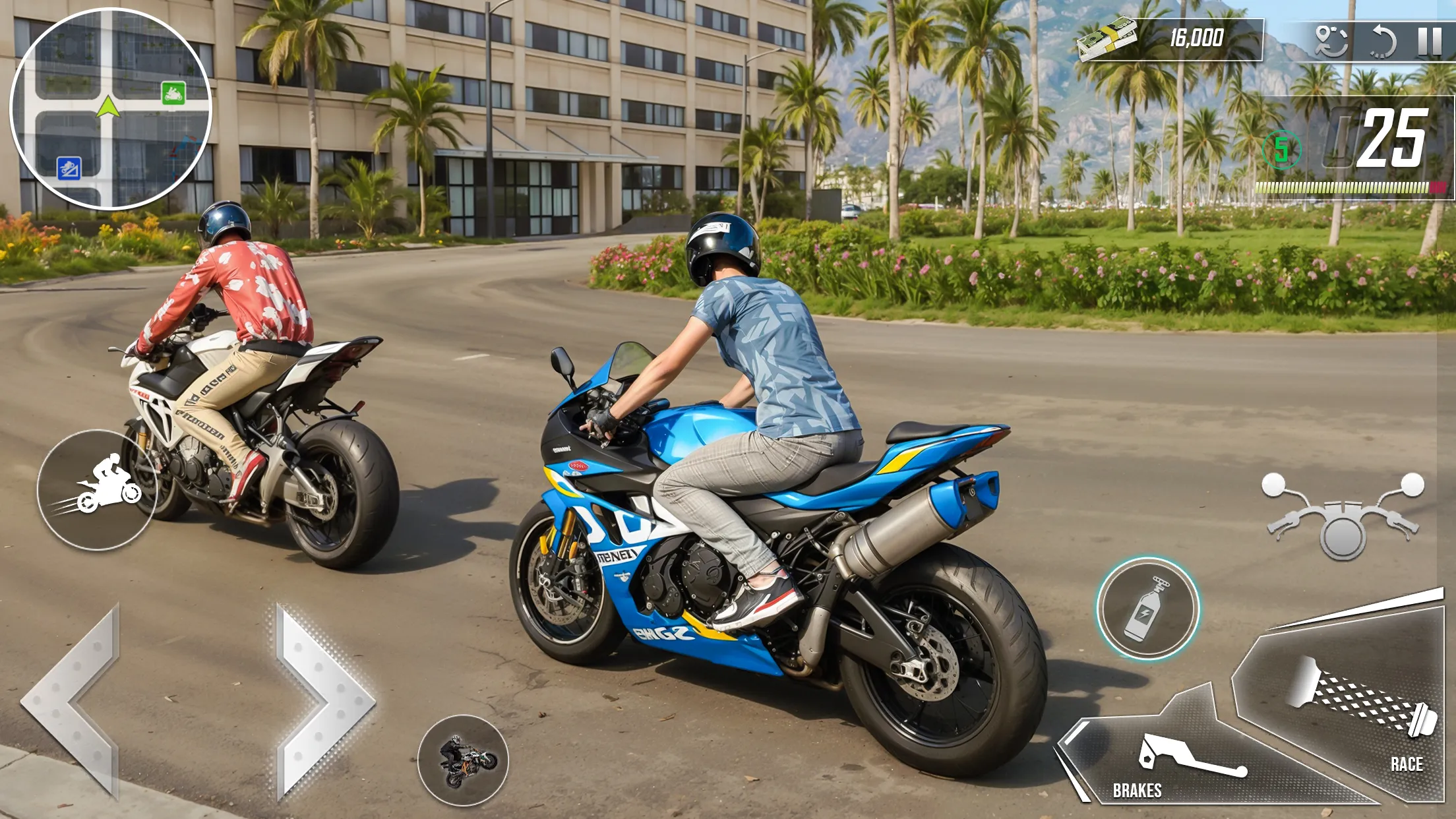
Task: Select the blue marker on the minimap
Action: pos(69,169)
